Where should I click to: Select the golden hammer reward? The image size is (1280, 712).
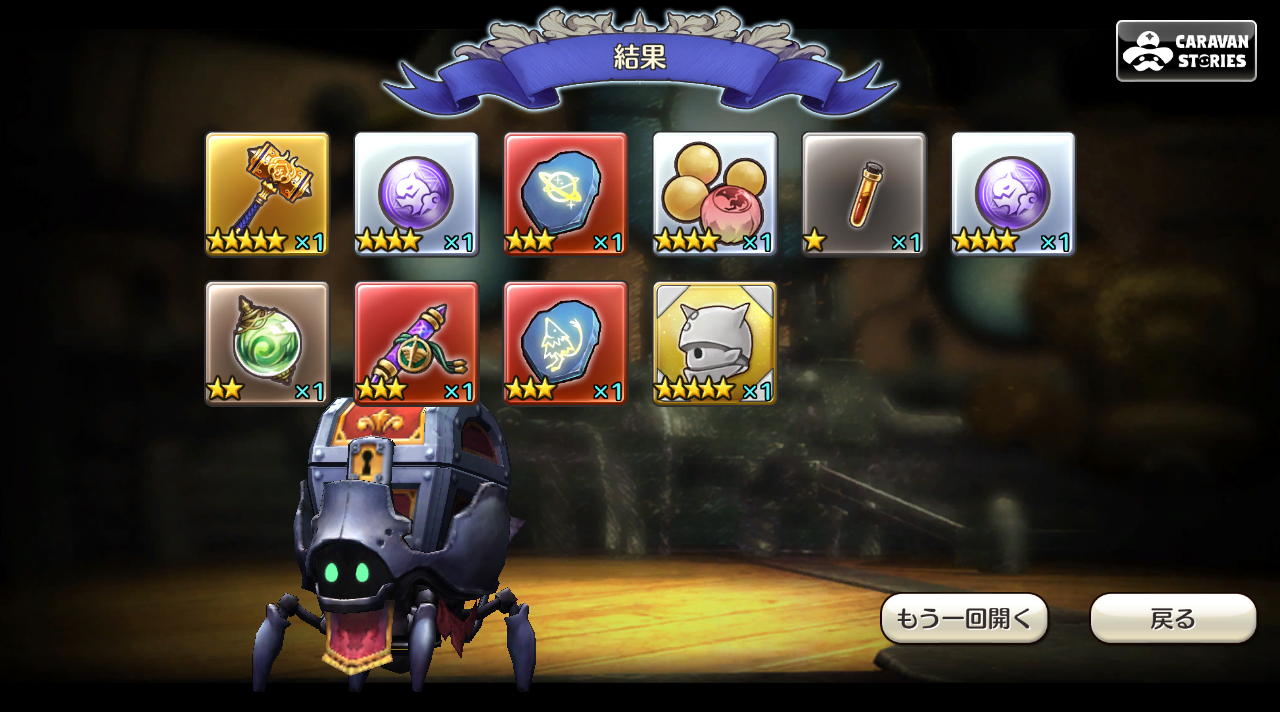pyautogui.click(x=267, y=193)
